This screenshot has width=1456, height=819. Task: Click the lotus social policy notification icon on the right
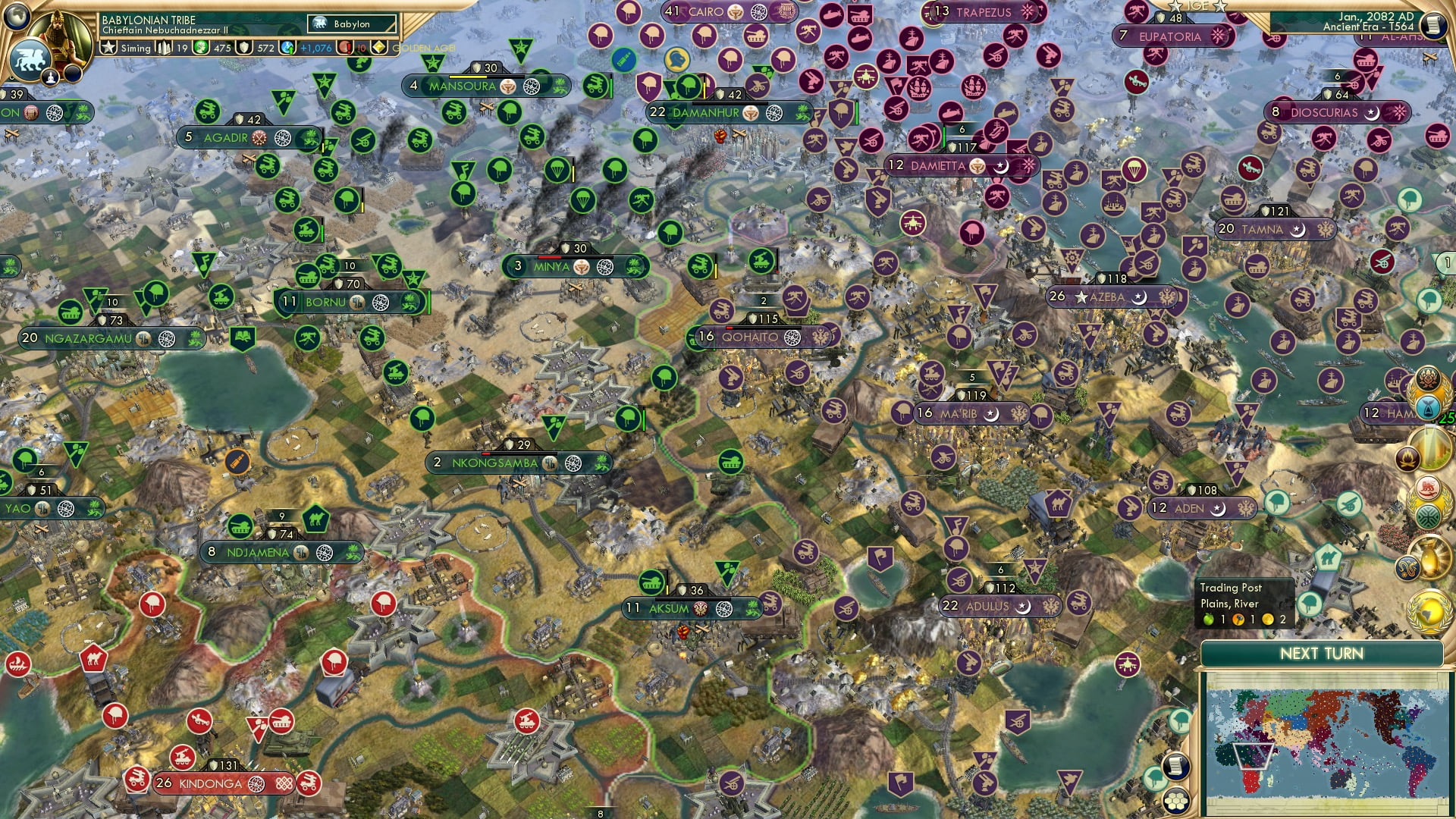click(1426, 378)
